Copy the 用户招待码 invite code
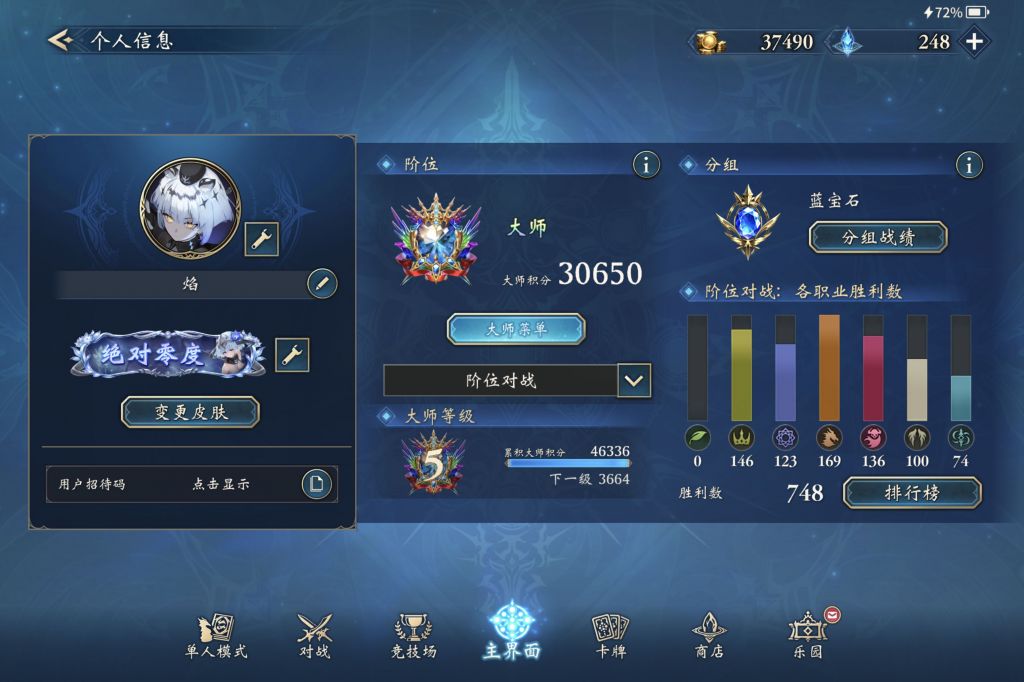Image resolution: width=1024 pixels, height=682 pixels. click(x=316, y=484)
